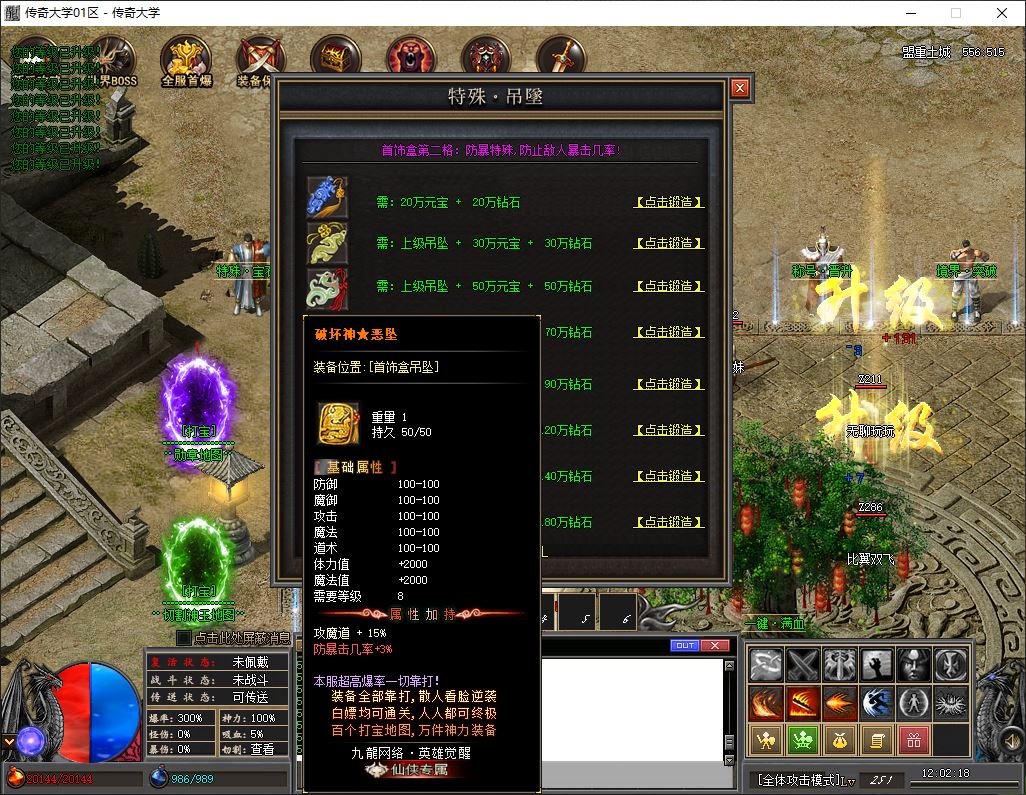The height and width of the screenshot is (795, 1026).
Task: Activate the crossed swords skill icon
Action: tap(802, 665)
